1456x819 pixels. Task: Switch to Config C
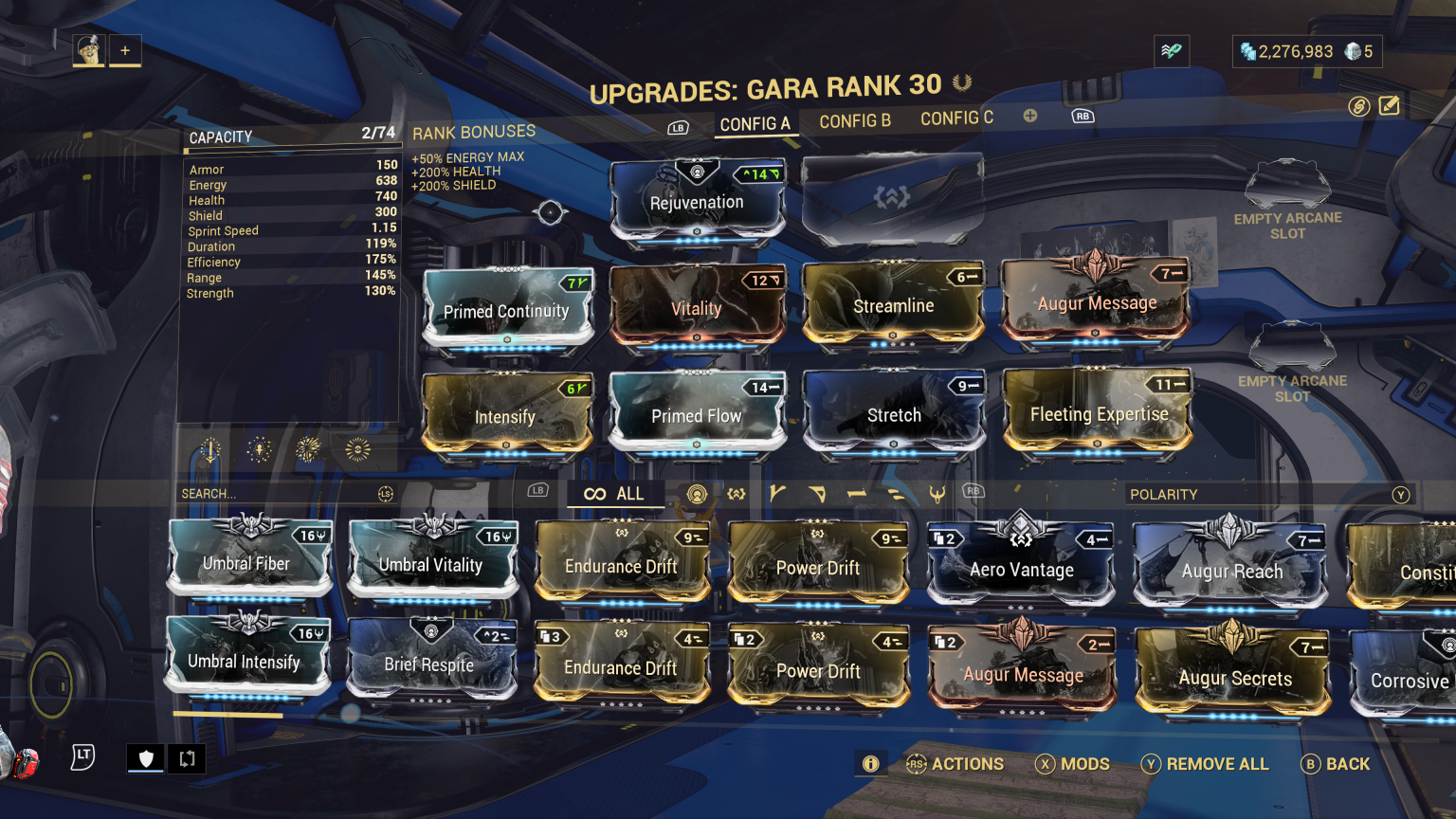click(956, 118)
